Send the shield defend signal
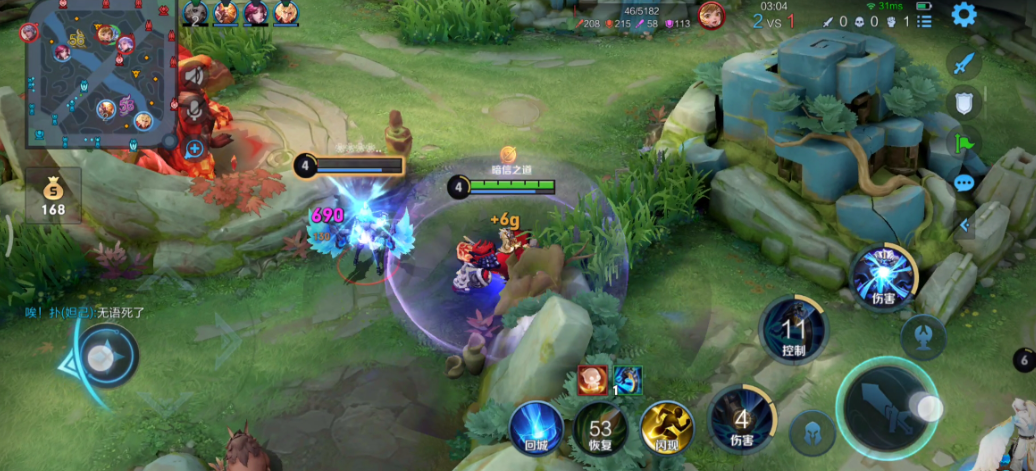Viewport: 1036px width, 471px height. 964,102
